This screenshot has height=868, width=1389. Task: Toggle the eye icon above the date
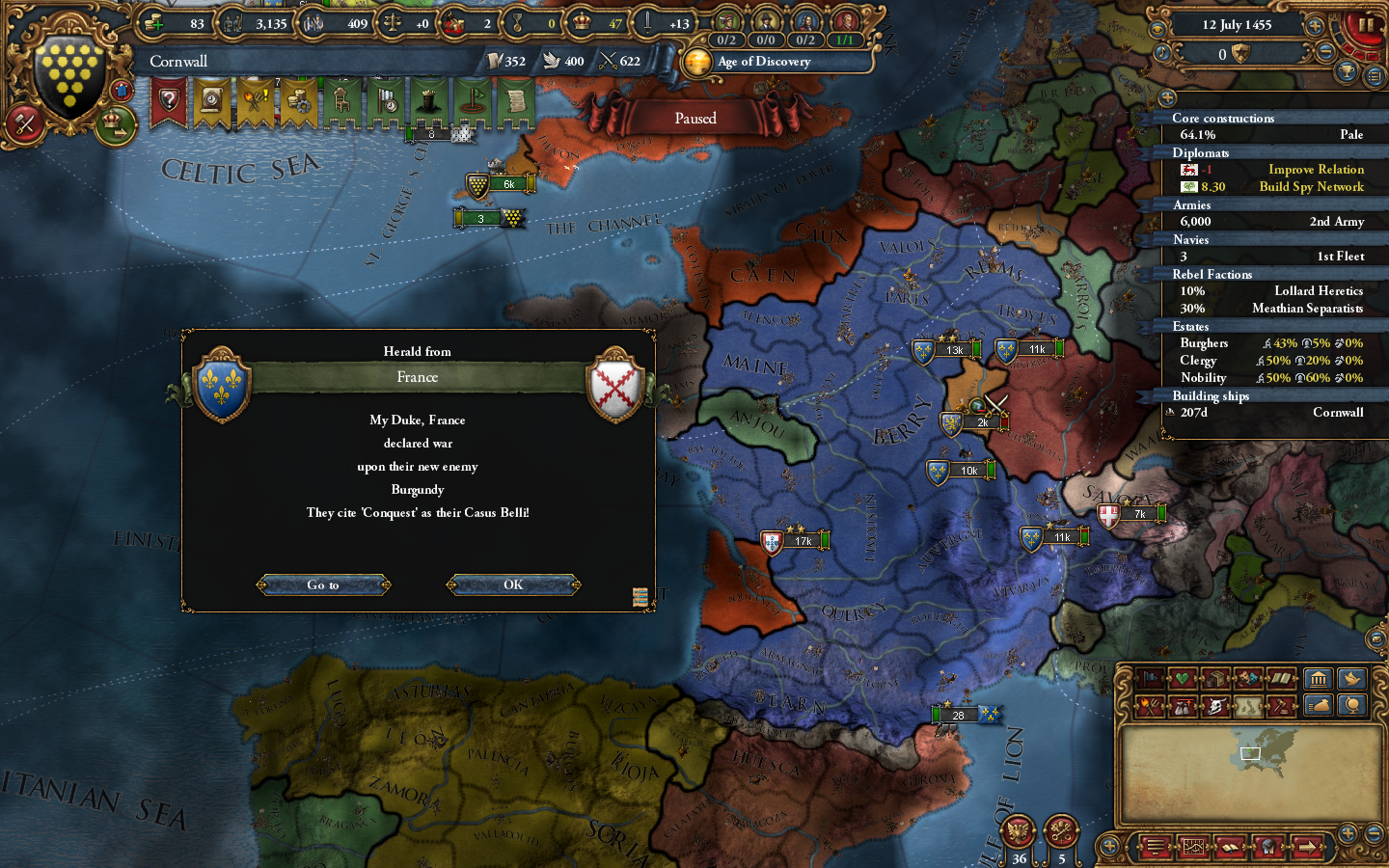point(1159,28)
